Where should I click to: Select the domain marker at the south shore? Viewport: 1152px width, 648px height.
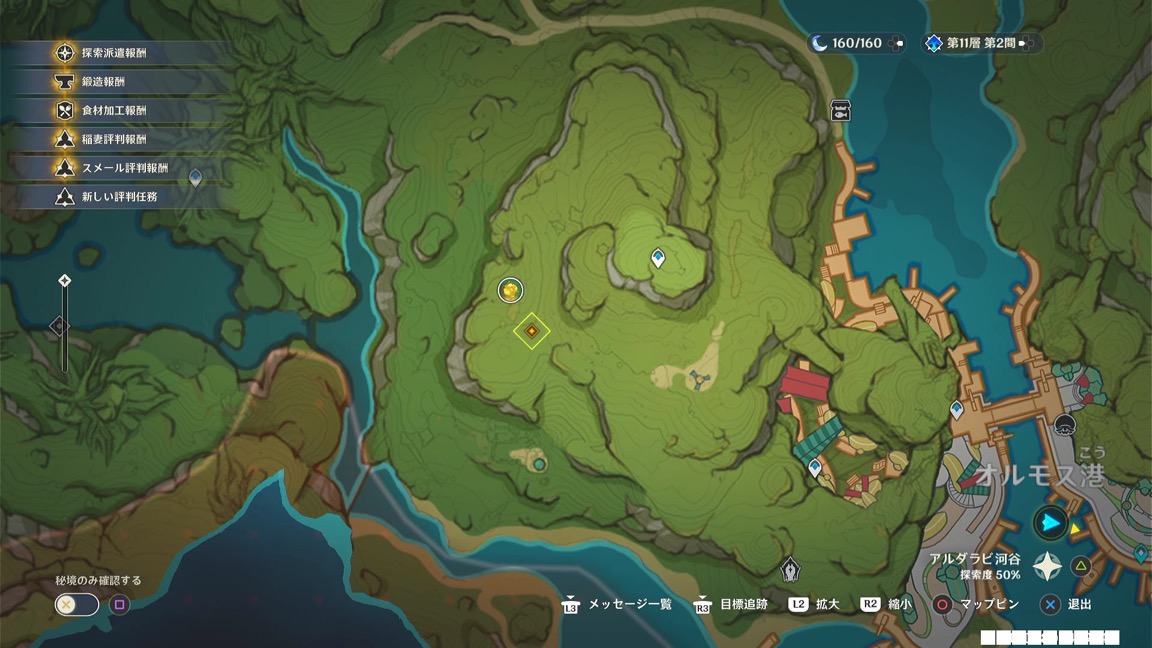pos(790,569)
